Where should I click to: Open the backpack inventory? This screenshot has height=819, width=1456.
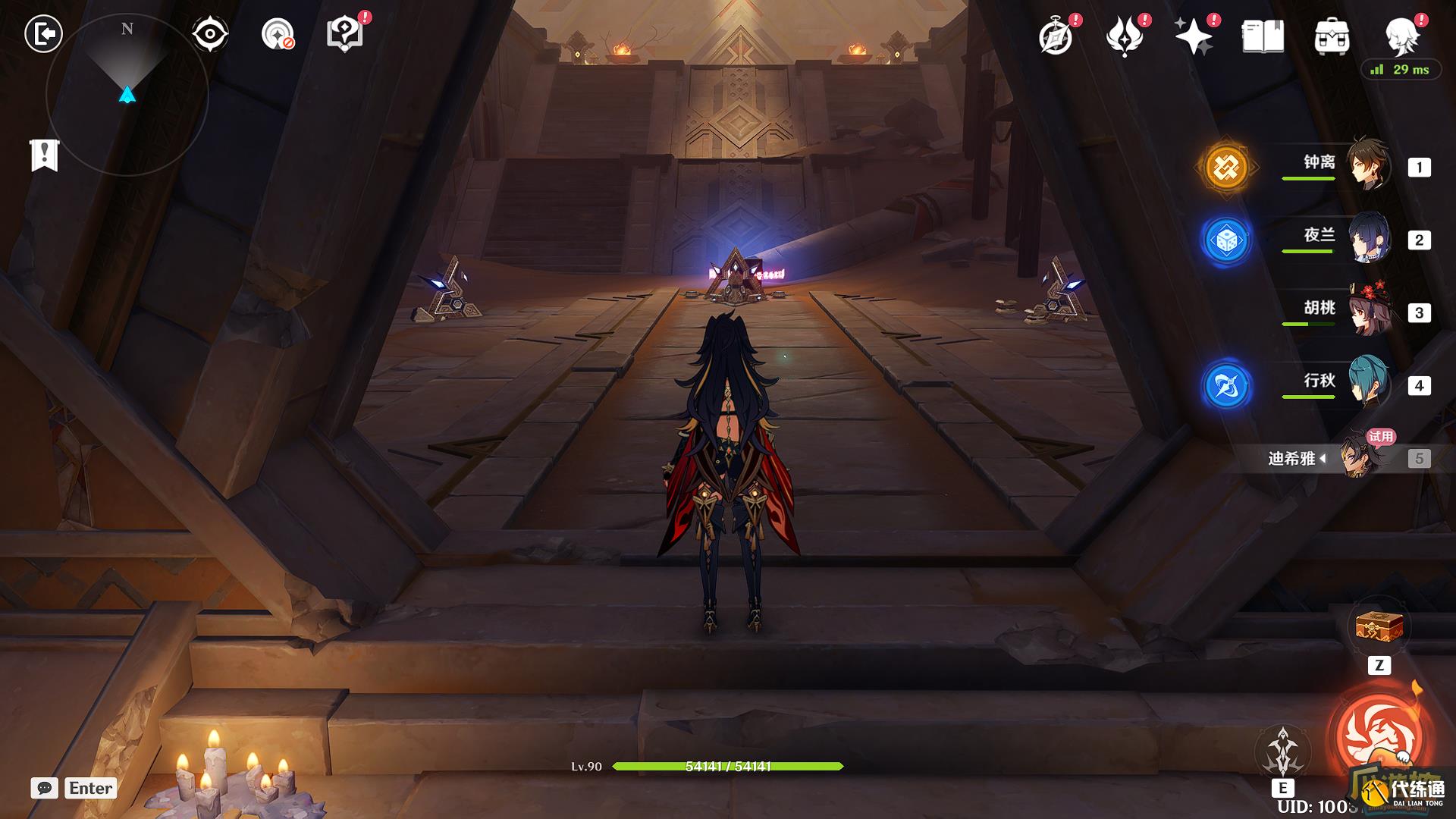1332,36
